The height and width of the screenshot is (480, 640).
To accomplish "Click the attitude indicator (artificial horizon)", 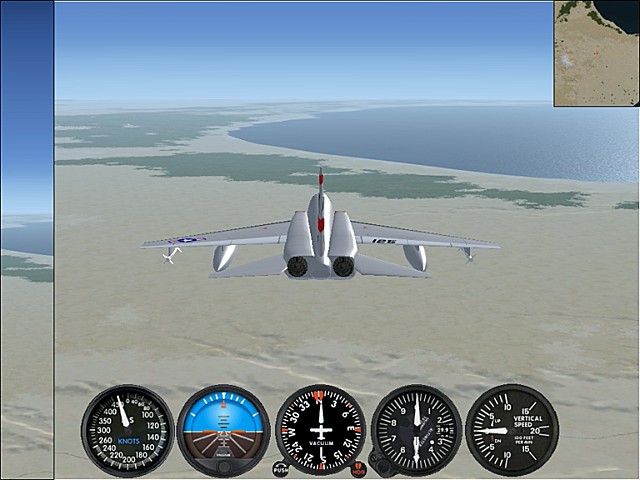I will tap(223, 430).
